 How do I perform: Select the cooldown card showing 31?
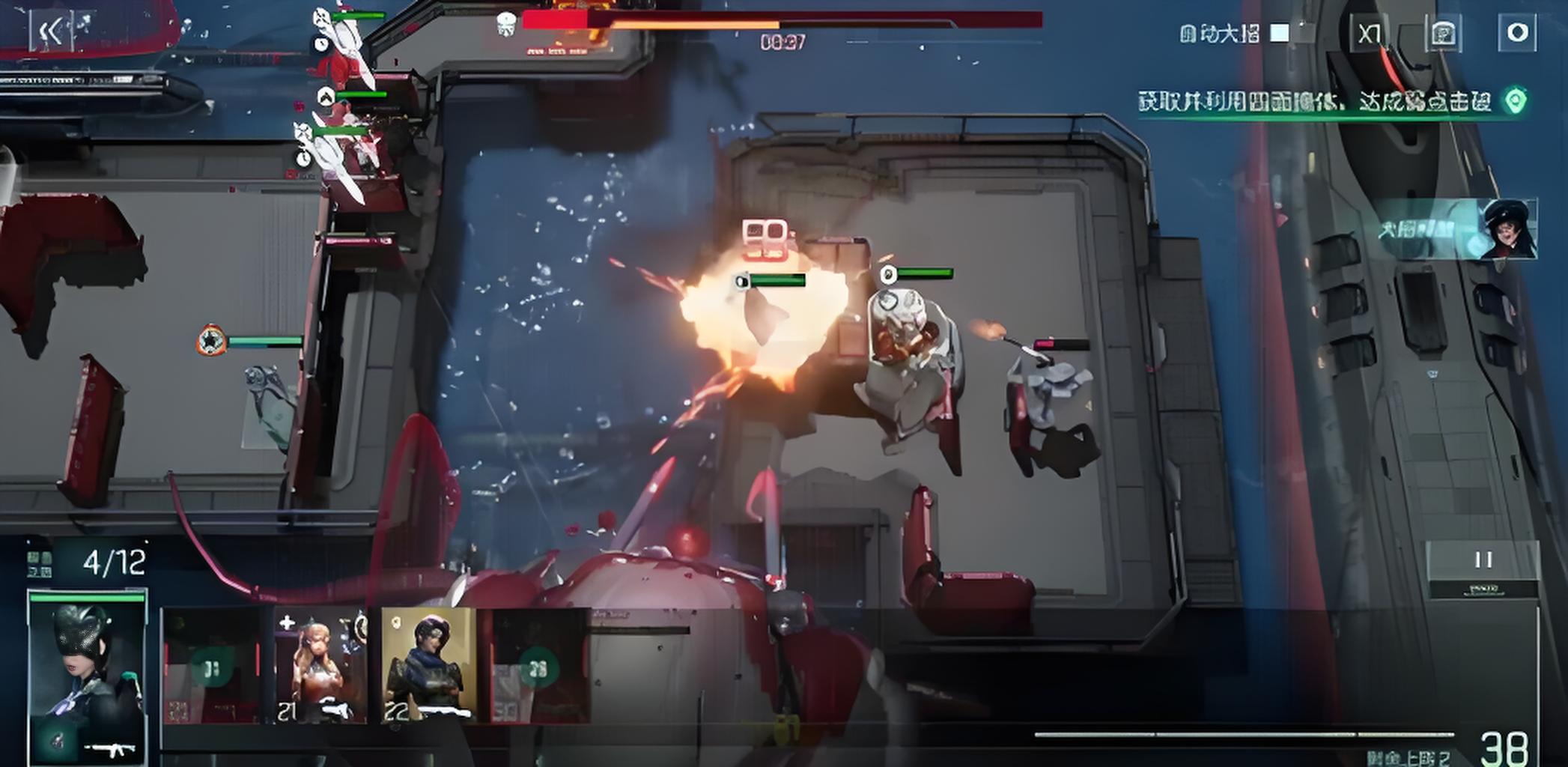(x=212, y=666)
